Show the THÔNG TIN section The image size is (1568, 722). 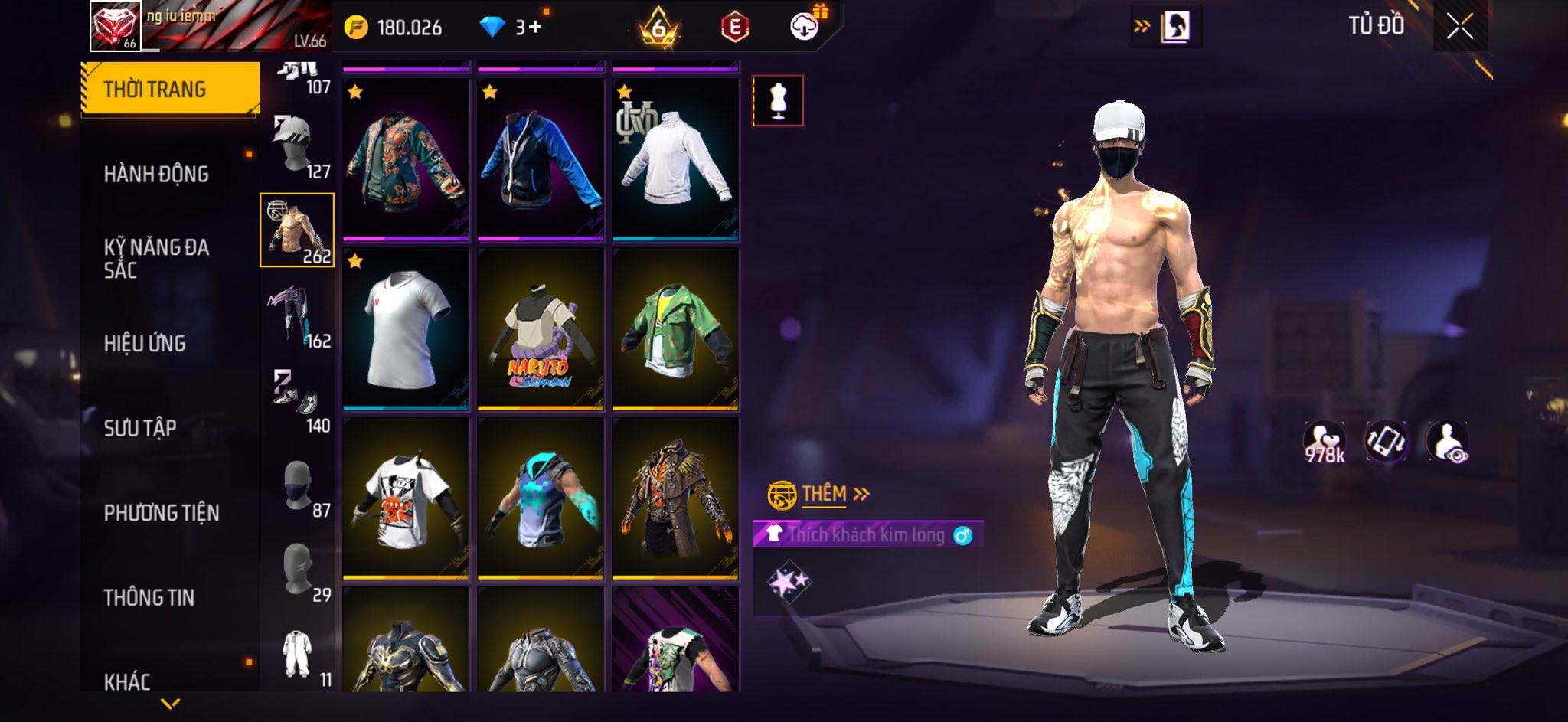[149, 597]
